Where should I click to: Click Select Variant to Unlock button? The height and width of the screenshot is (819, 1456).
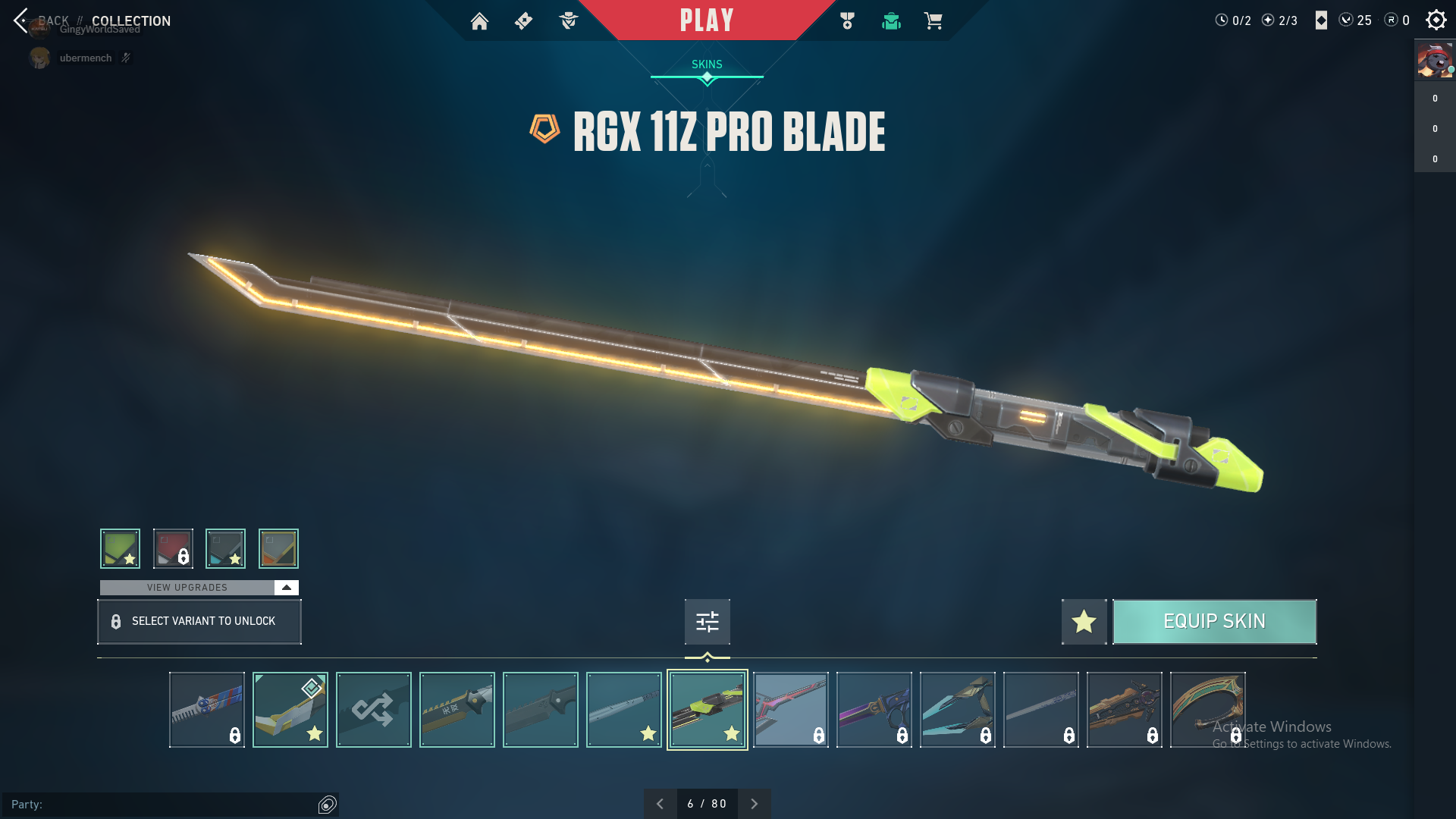[x=199, y=622]
